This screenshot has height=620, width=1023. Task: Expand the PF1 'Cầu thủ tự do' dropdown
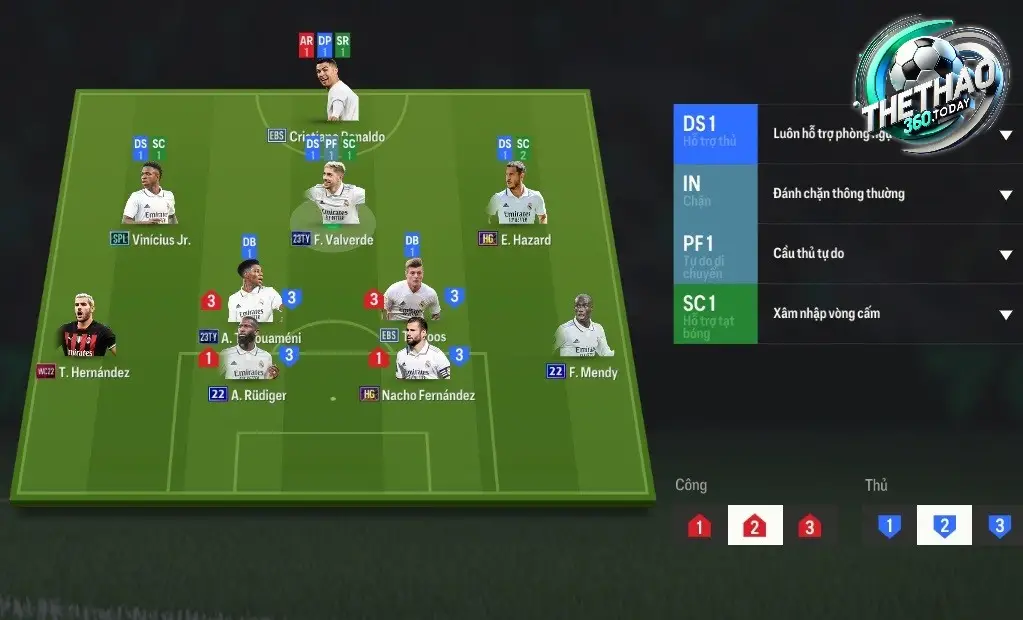[1005, 254]
